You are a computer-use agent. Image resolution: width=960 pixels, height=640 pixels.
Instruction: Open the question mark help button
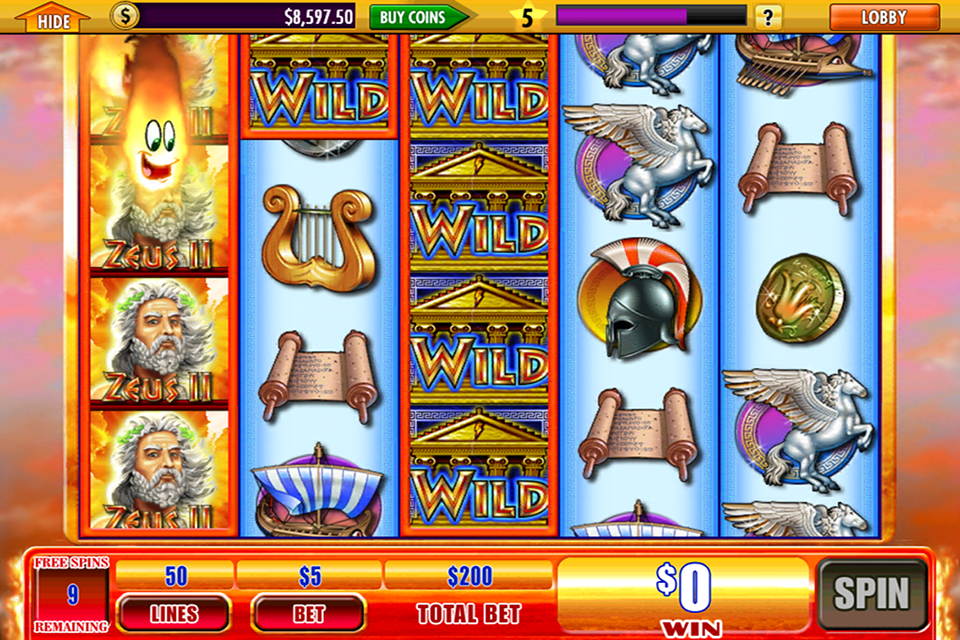point(768,16)
